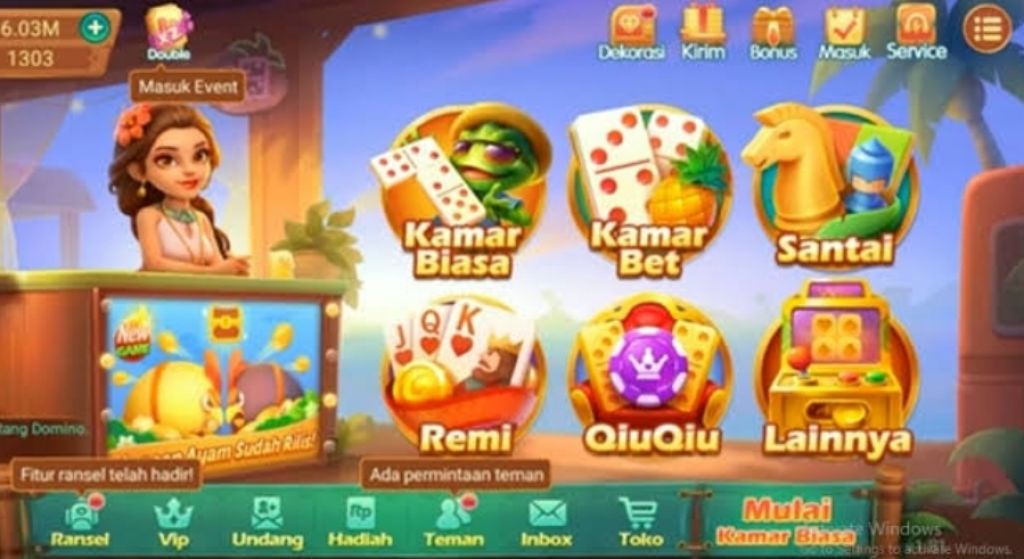This screenshot has width=1024, height=559.
Task: Open the Ransel backpack
Action: 79,522
